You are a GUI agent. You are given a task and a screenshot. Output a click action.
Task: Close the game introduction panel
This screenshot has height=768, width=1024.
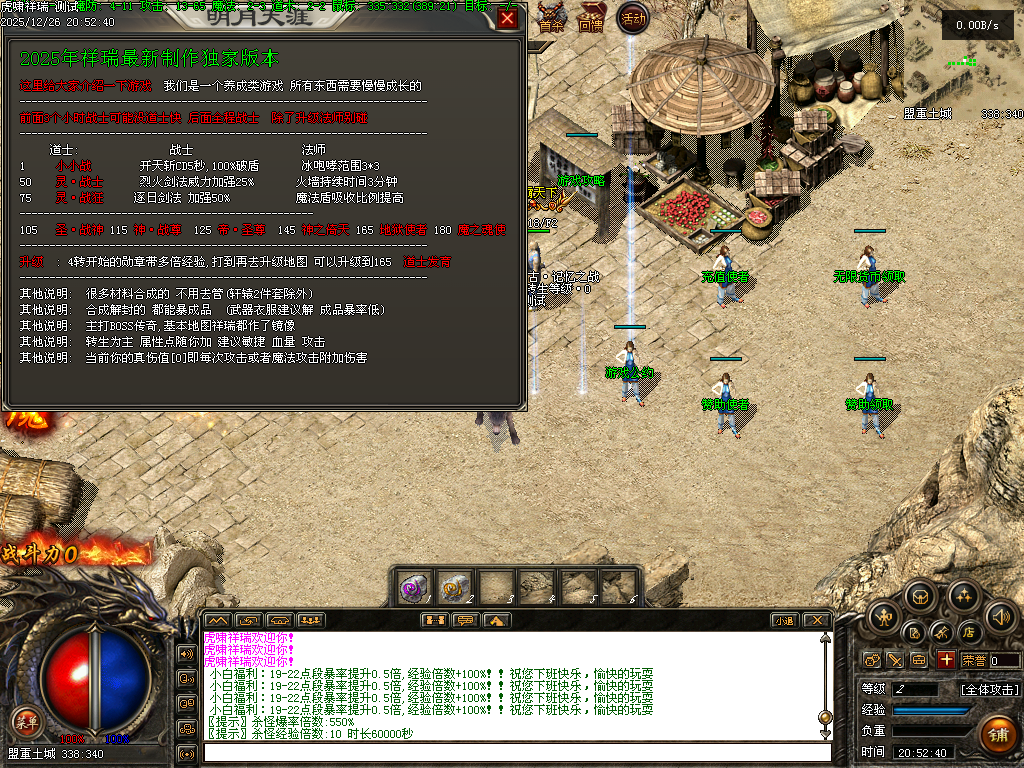pyautogui.click(x=508, y=18)
